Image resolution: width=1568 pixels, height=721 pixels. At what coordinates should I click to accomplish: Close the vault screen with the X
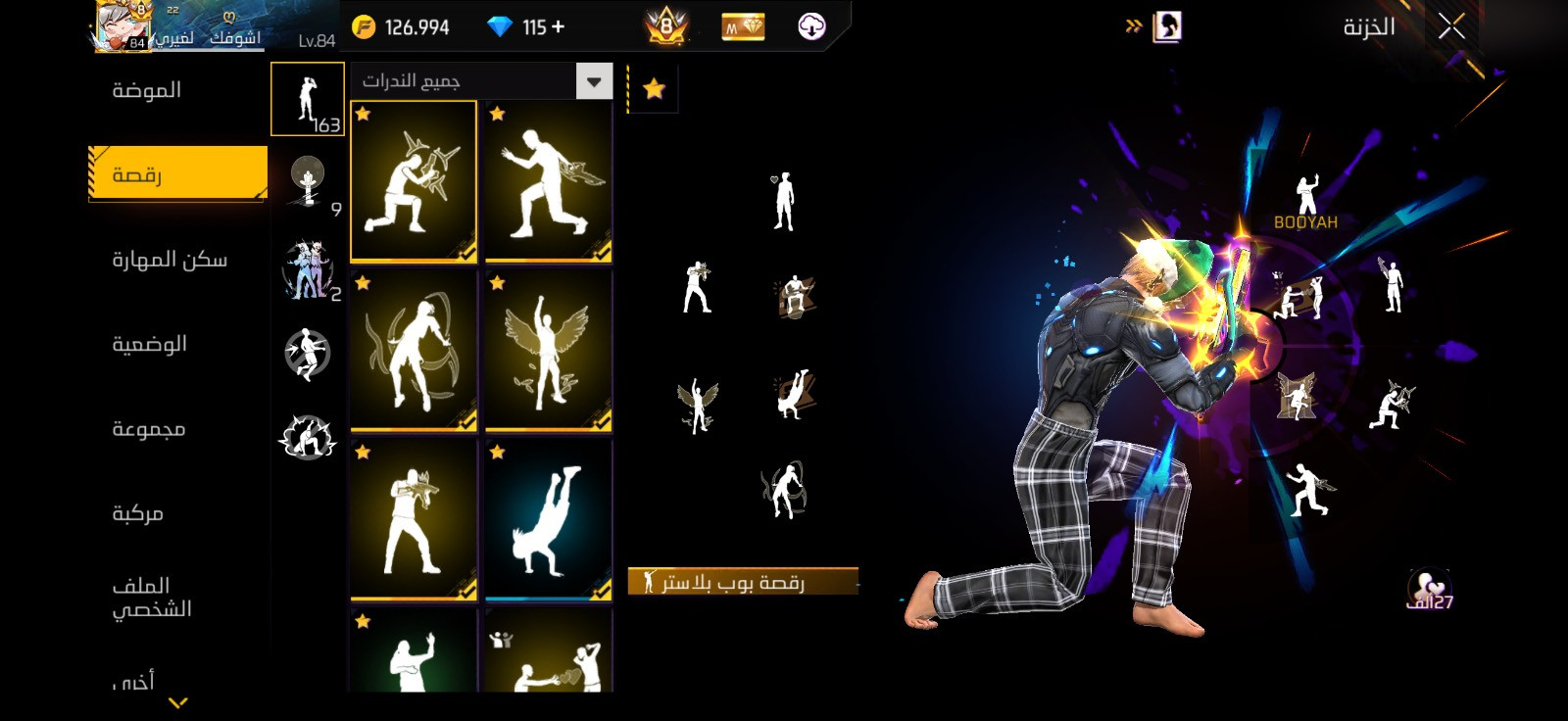tap(1451, 26)
